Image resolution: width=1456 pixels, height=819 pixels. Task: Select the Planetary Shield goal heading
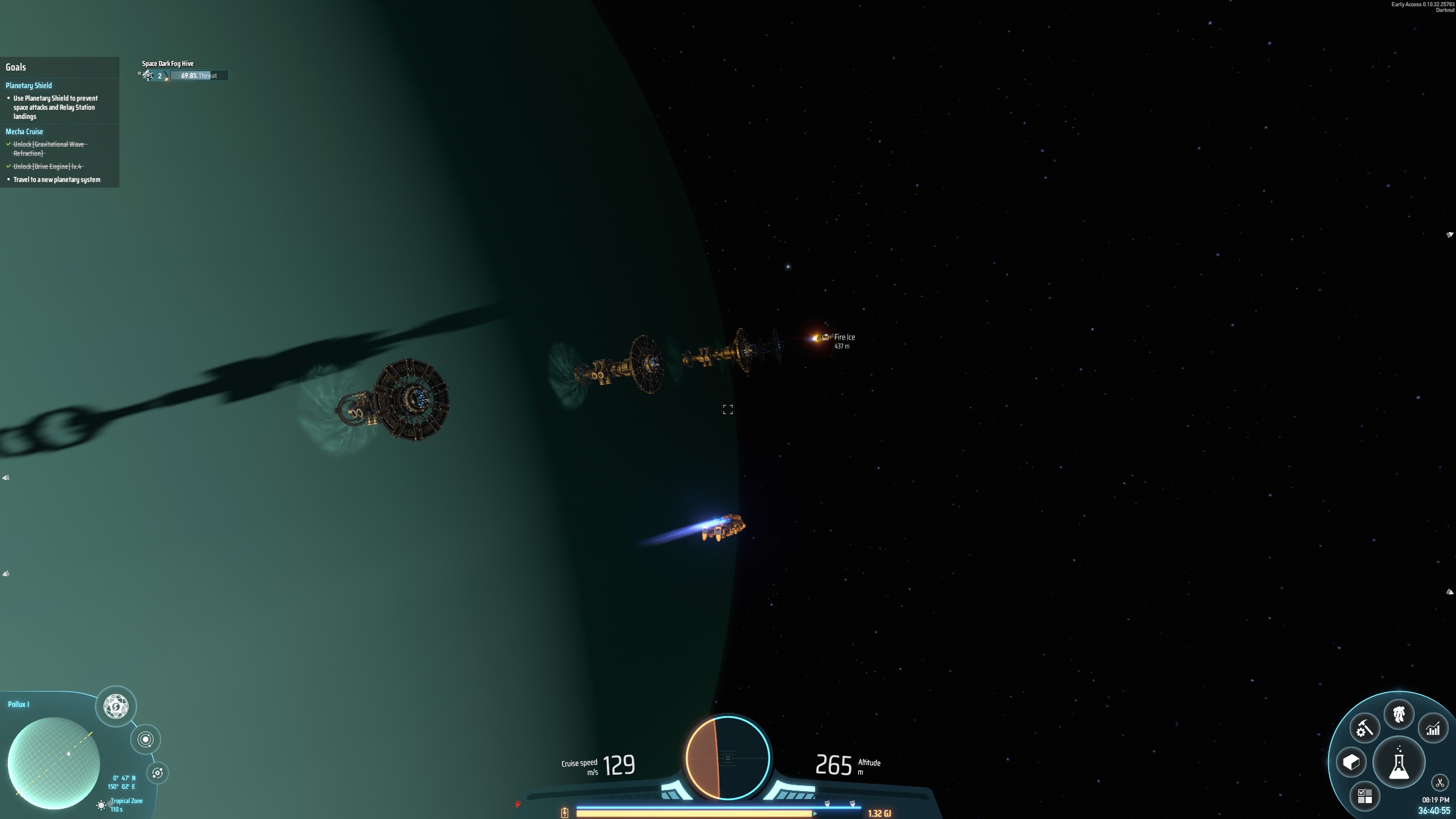click(x=28, y=85)
